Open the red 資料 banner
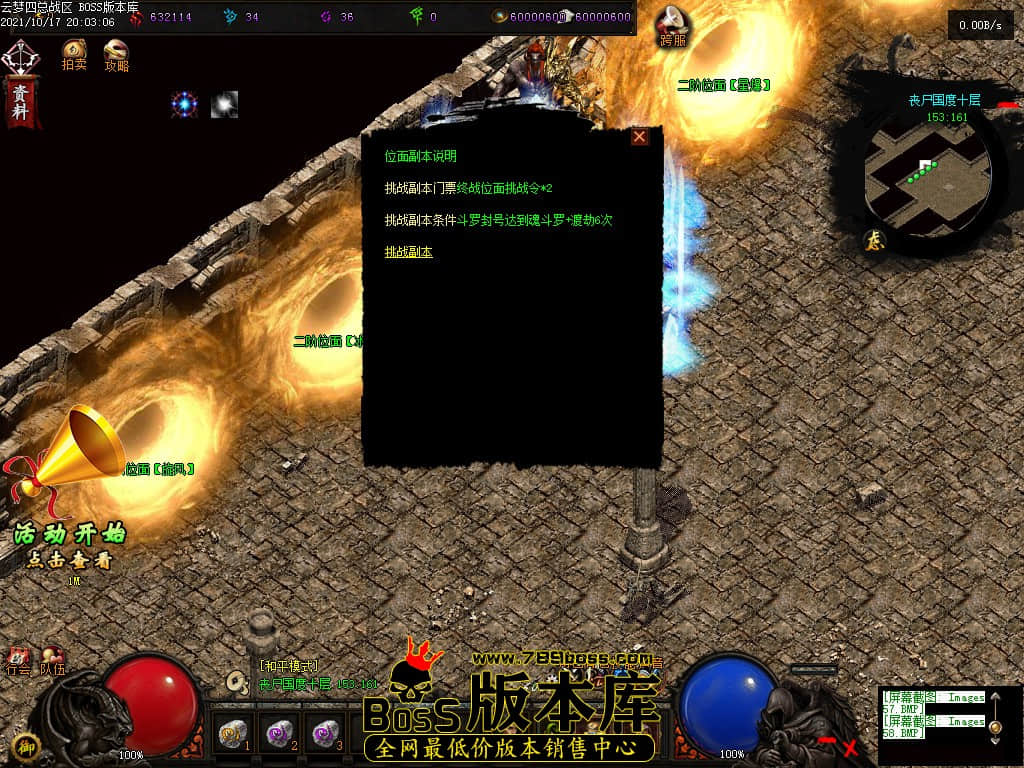This screenshot has width=1024, height=768. pos(21,101)
